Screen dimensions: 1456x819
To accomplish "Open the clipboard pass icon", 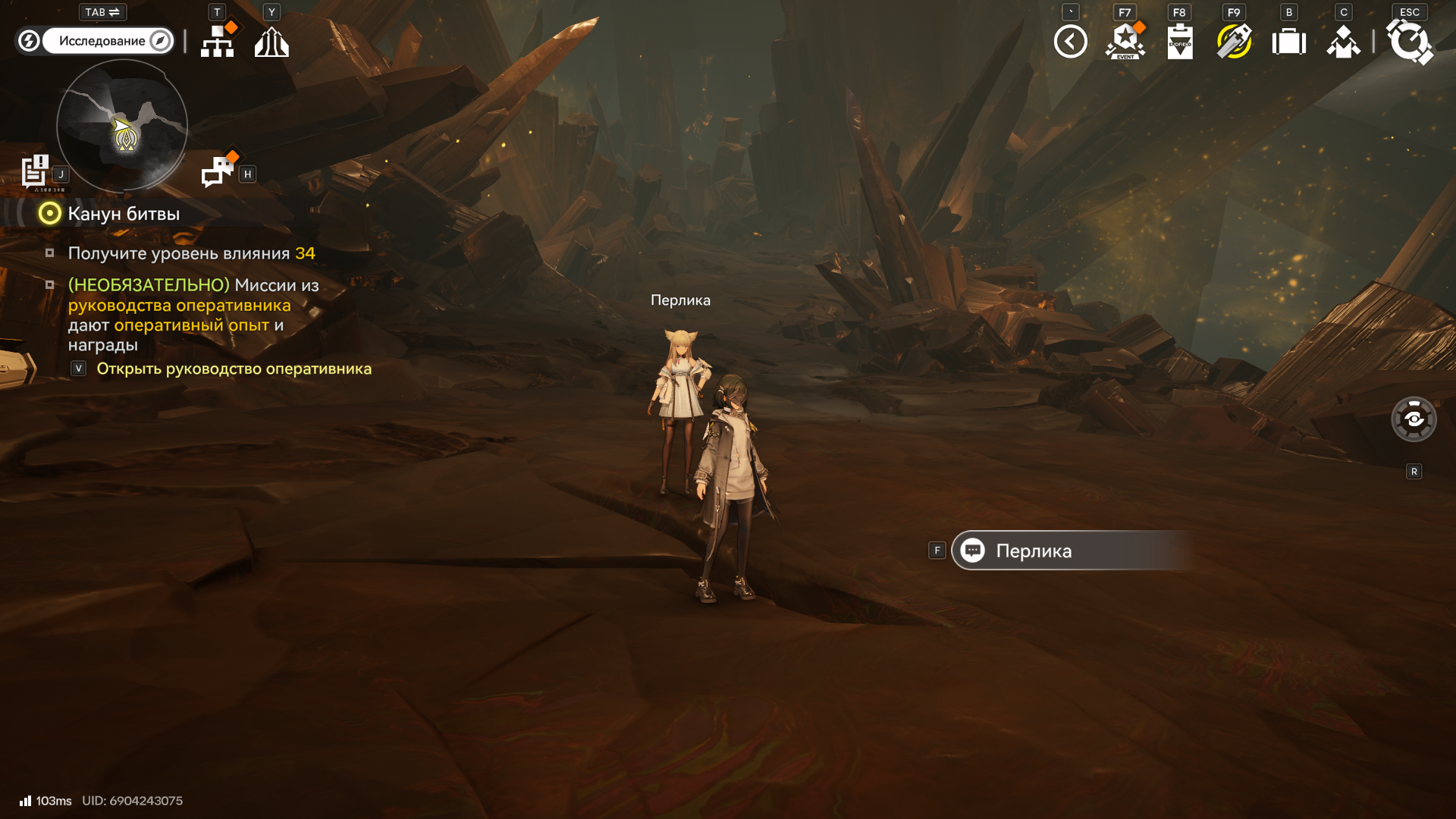I will point(1179,42).
